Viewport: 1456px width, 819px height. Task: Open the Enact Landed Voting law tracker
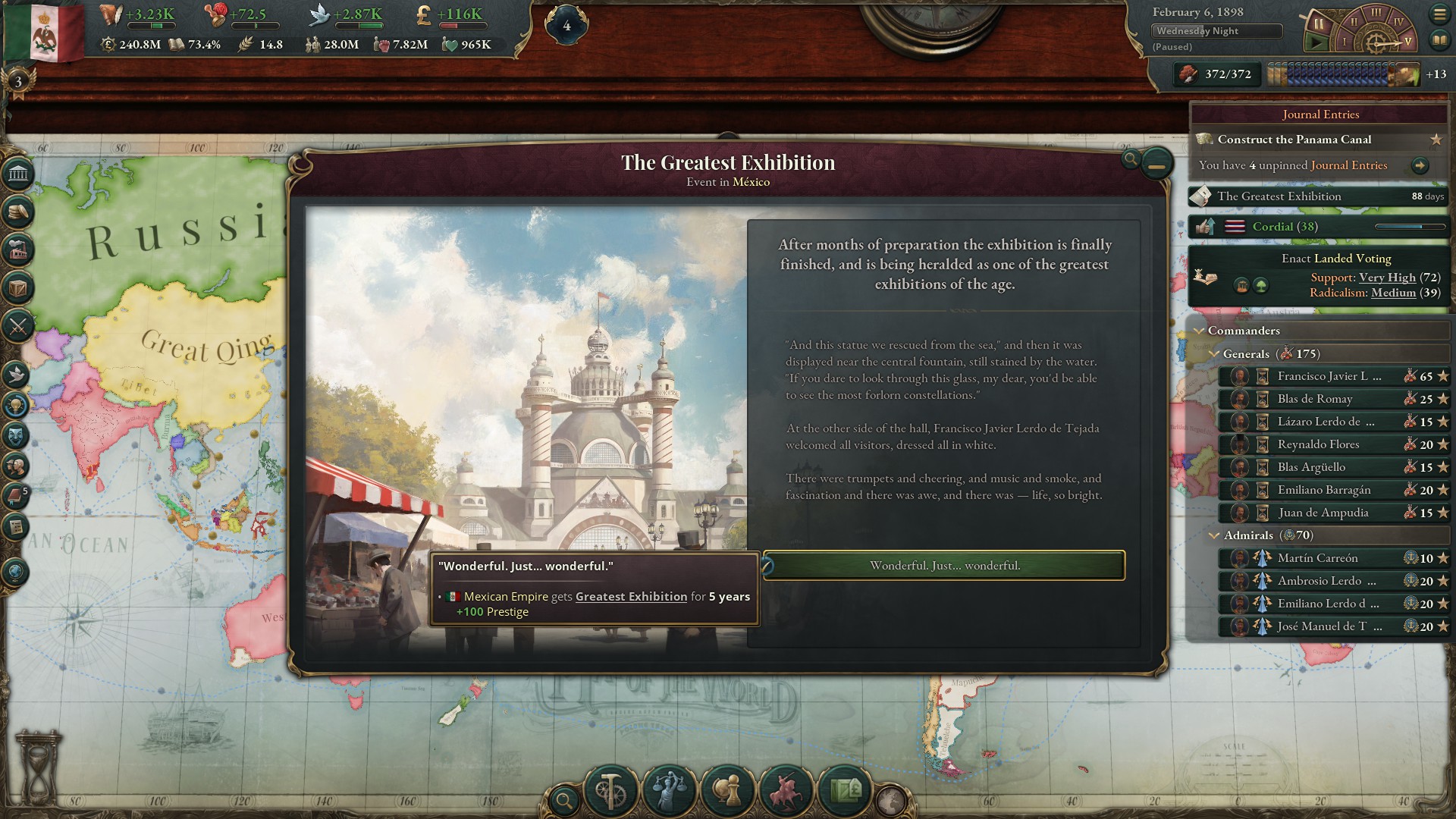click(1335, 259)
